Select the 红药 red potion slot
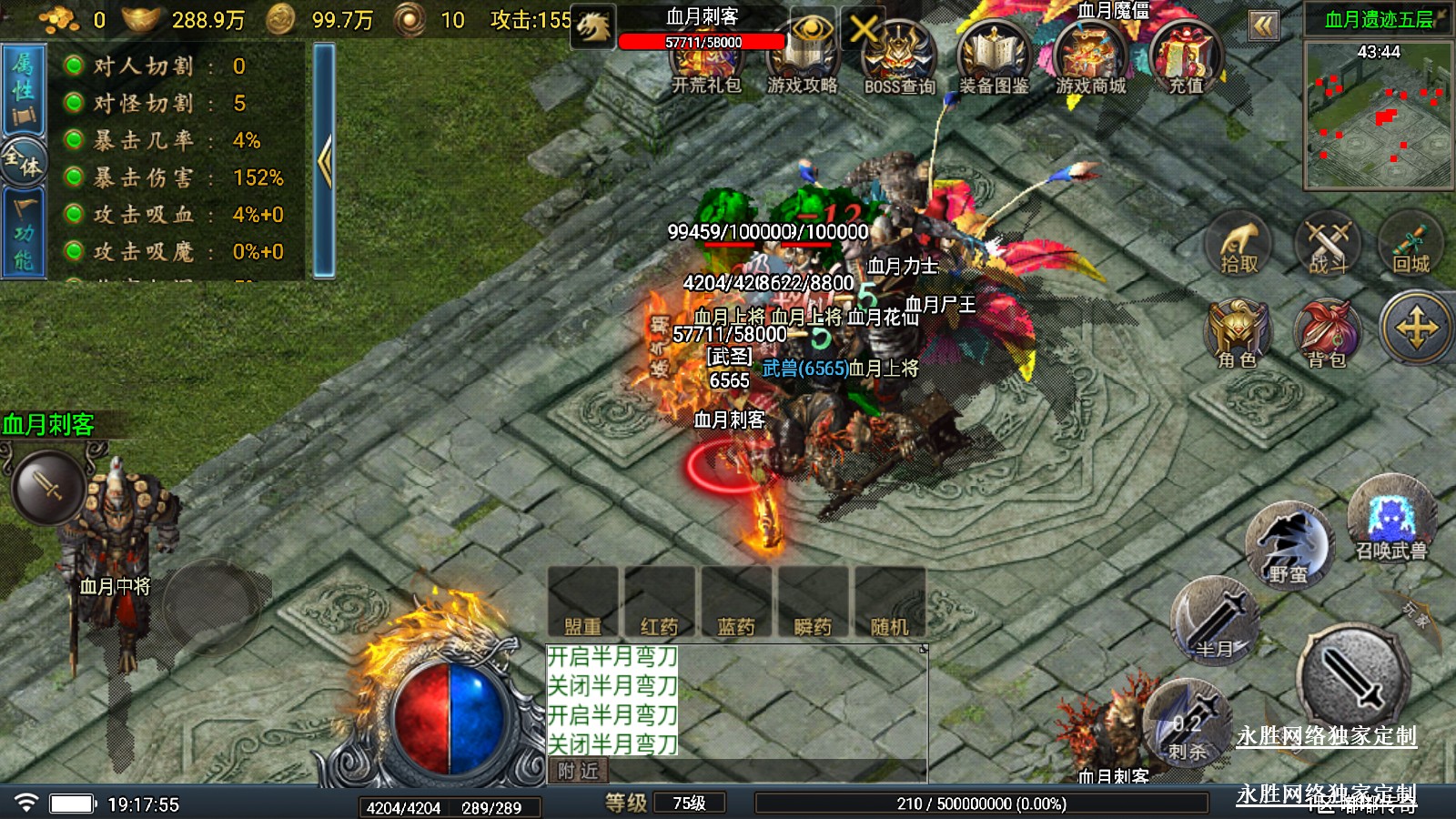This screenshot has width=1456, height=819. click(x=660, y=602)
